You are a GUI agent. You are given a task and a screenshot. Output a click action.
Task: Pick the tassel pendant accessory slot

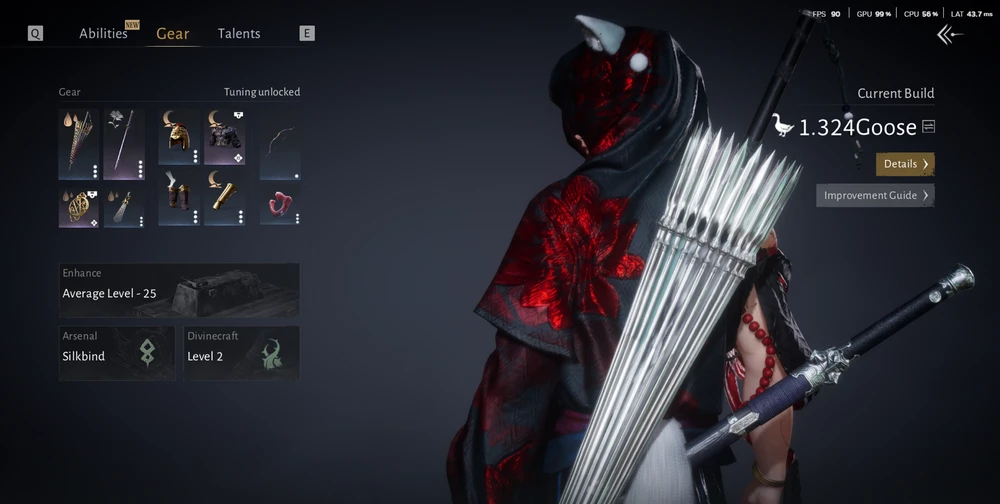pos(125,206)
